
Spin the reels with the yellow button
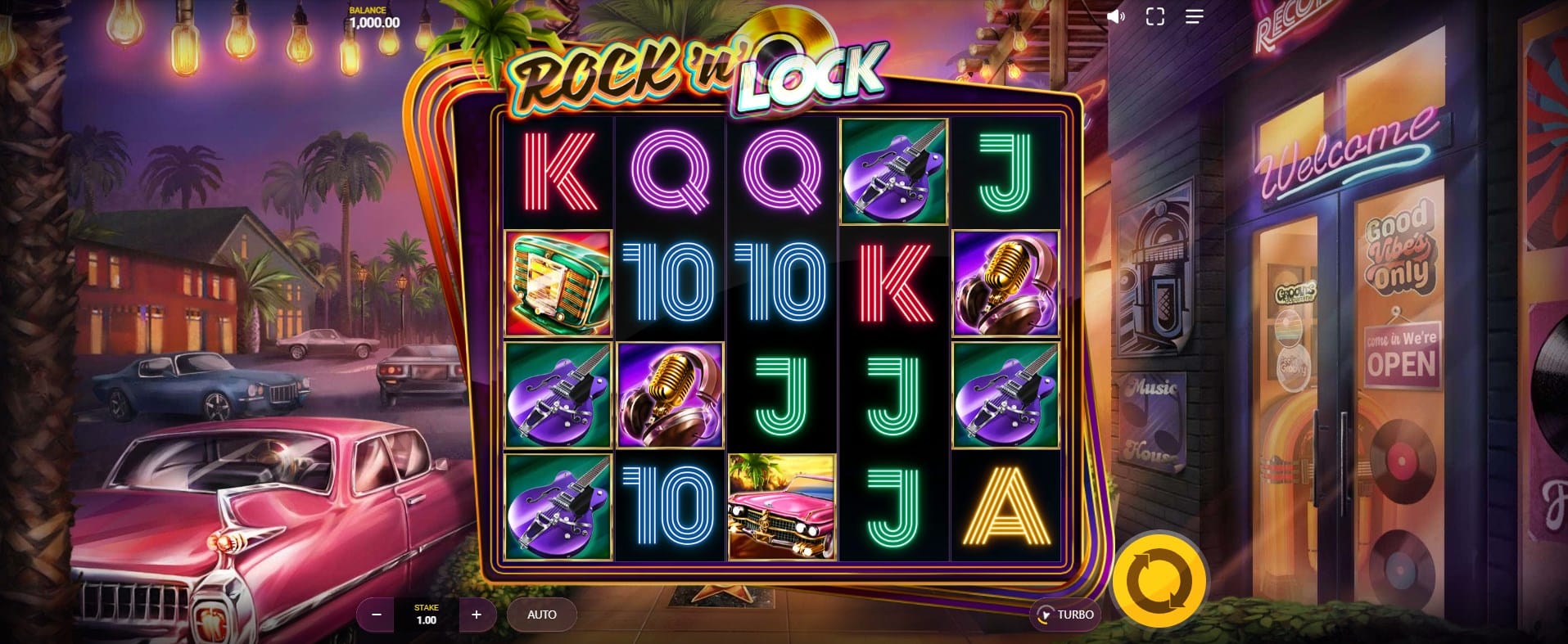coord(1159,582)
